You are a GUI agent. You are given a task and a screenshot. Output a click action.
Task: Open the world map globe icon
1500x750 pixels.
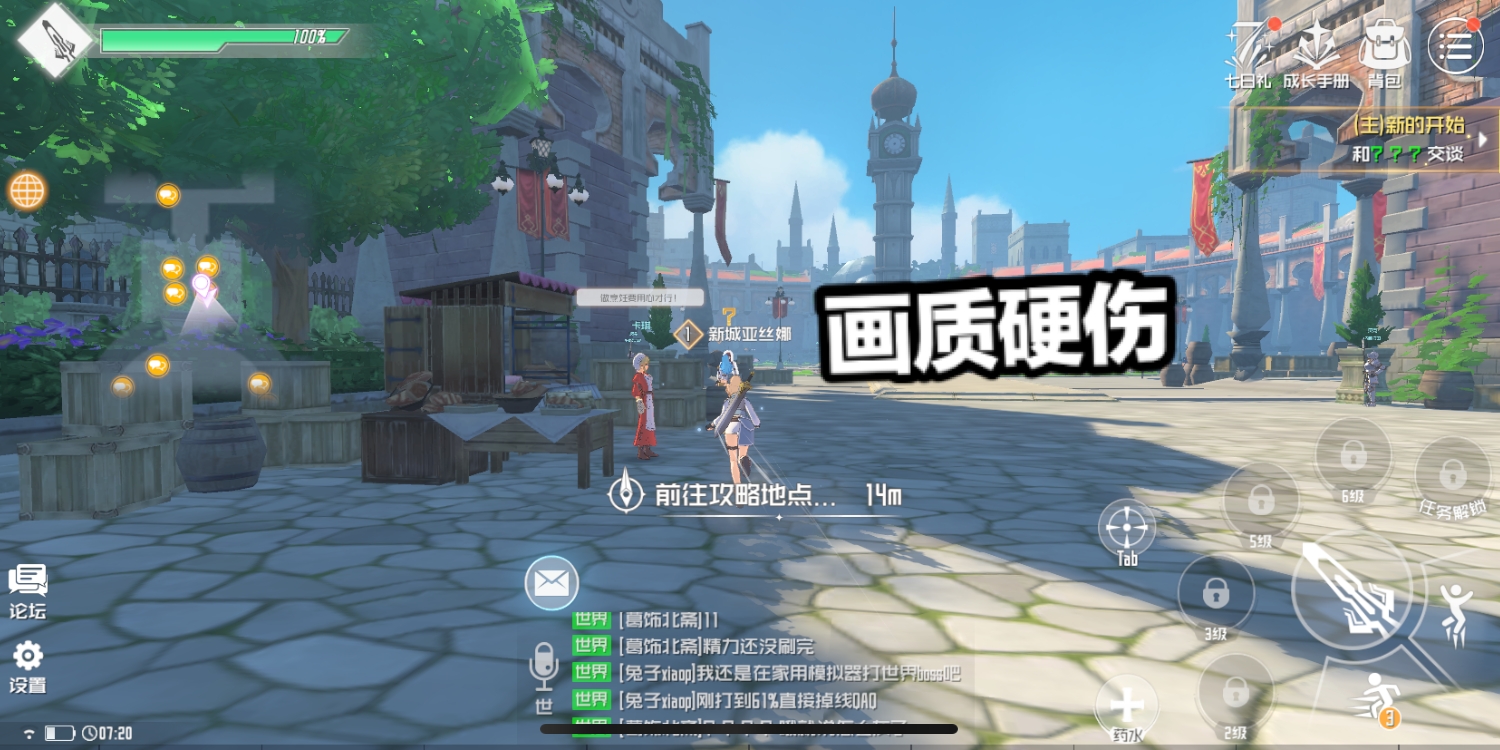point(26,191)
